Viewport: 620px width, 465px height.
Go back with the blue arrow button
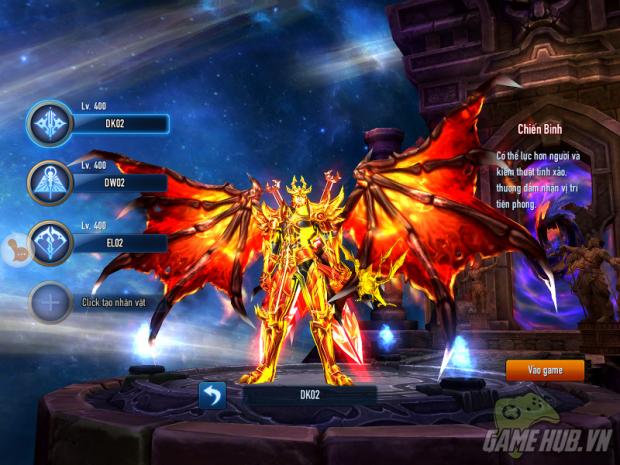coord(212,395)
